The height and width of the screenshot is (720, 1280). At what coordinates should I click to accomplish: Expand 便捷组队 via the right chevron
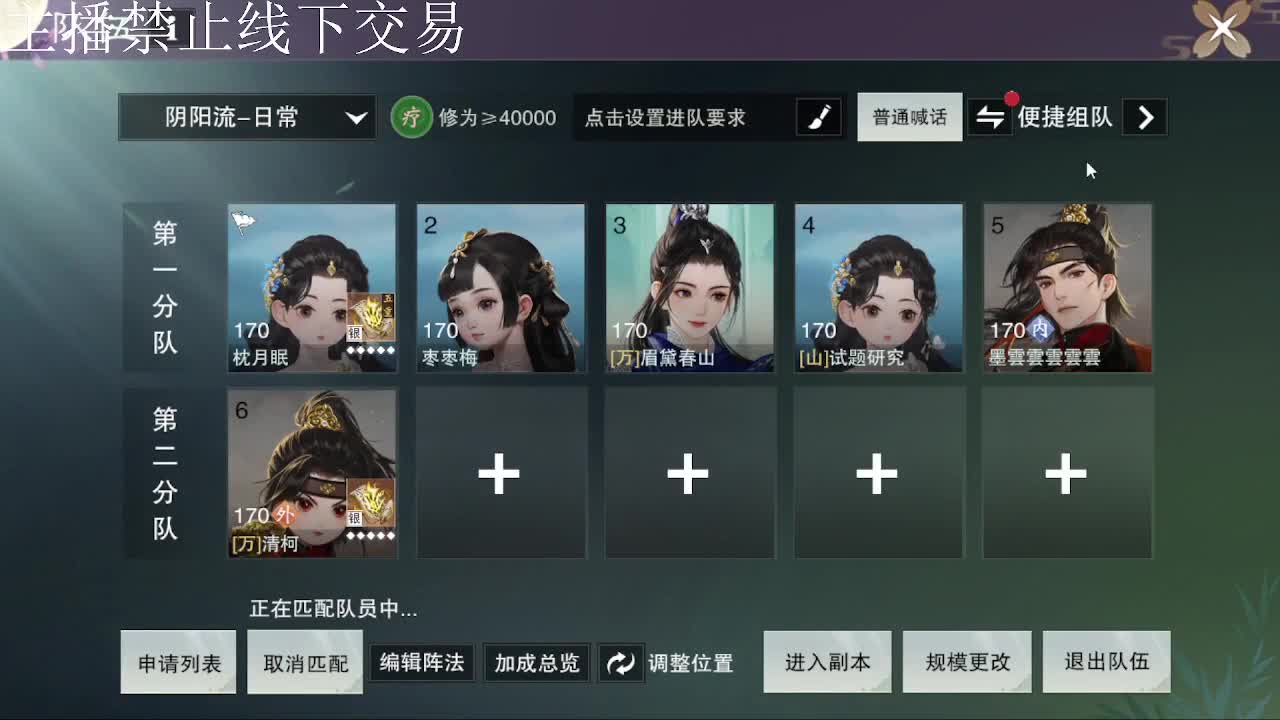1145,117
